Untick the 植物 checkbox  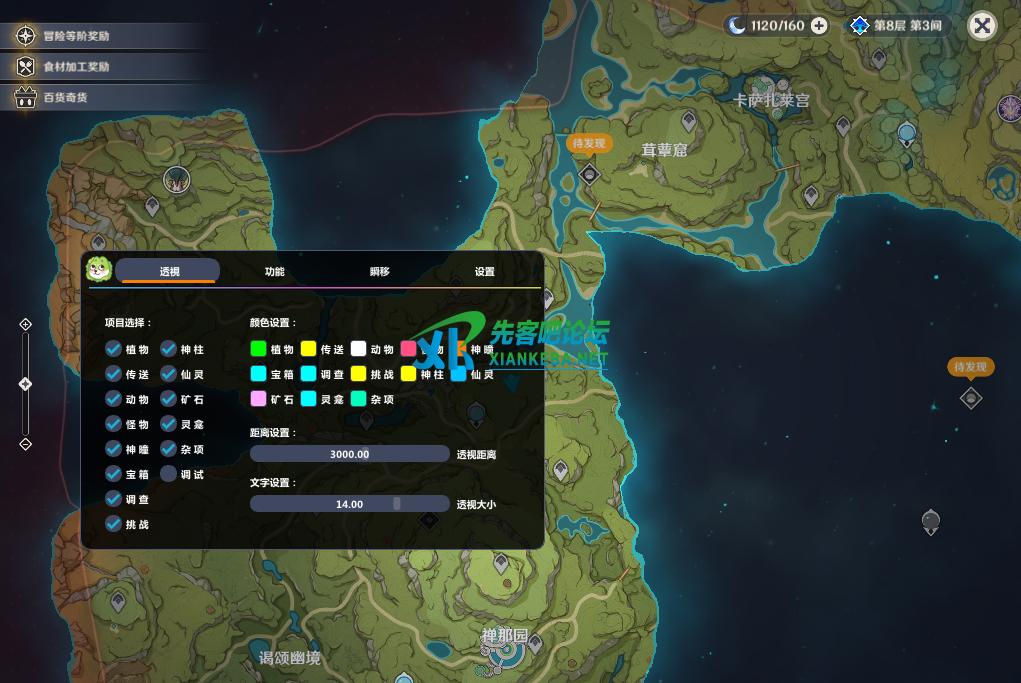click(114, 349)
